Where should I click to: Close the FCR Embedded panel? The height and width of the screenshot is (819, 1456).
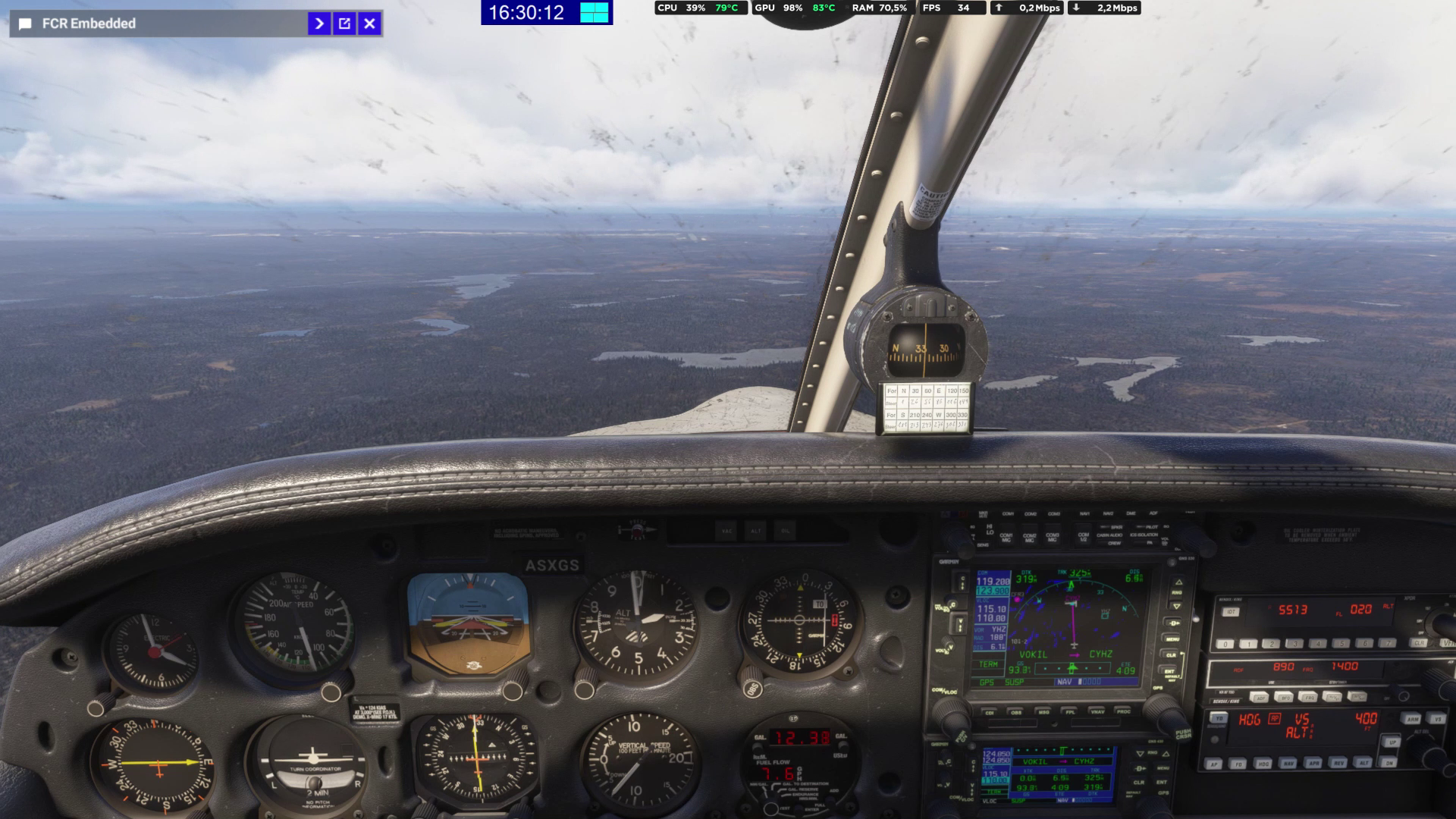click(x=369, y=24)
